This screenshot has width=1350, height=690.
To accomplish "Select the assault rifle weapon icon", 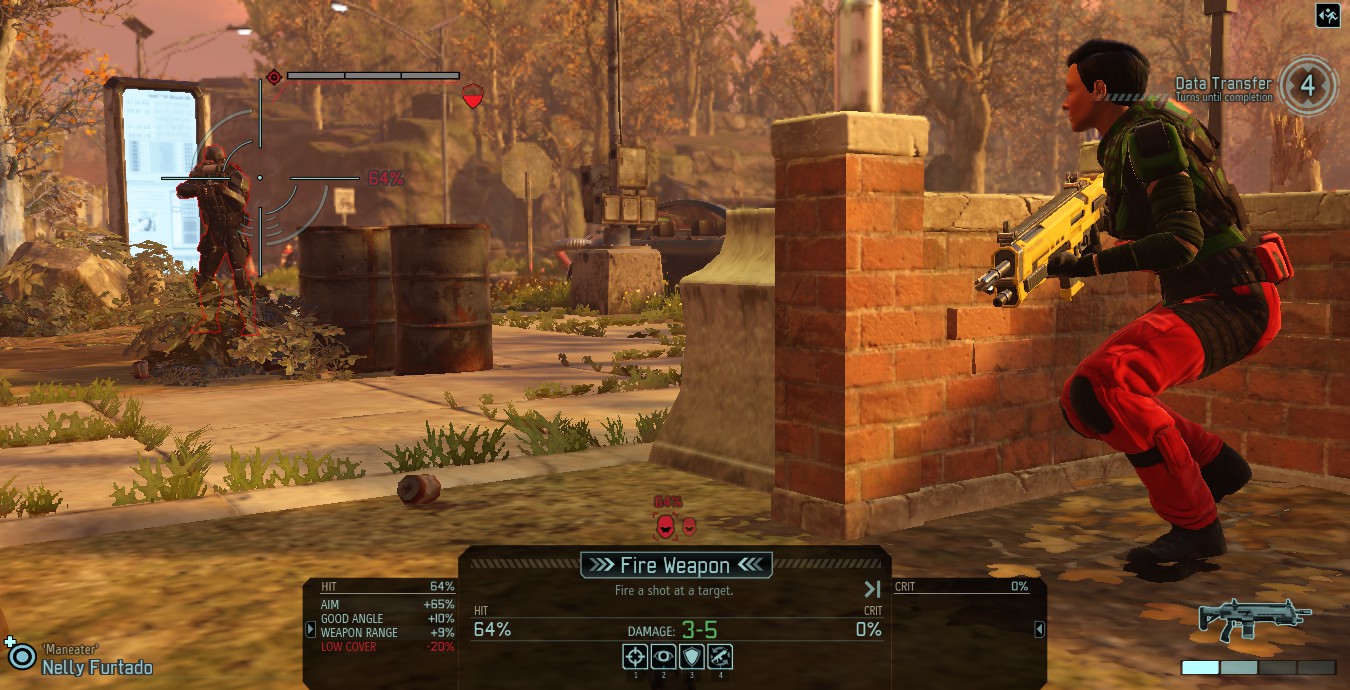I will coord(1255,620).
